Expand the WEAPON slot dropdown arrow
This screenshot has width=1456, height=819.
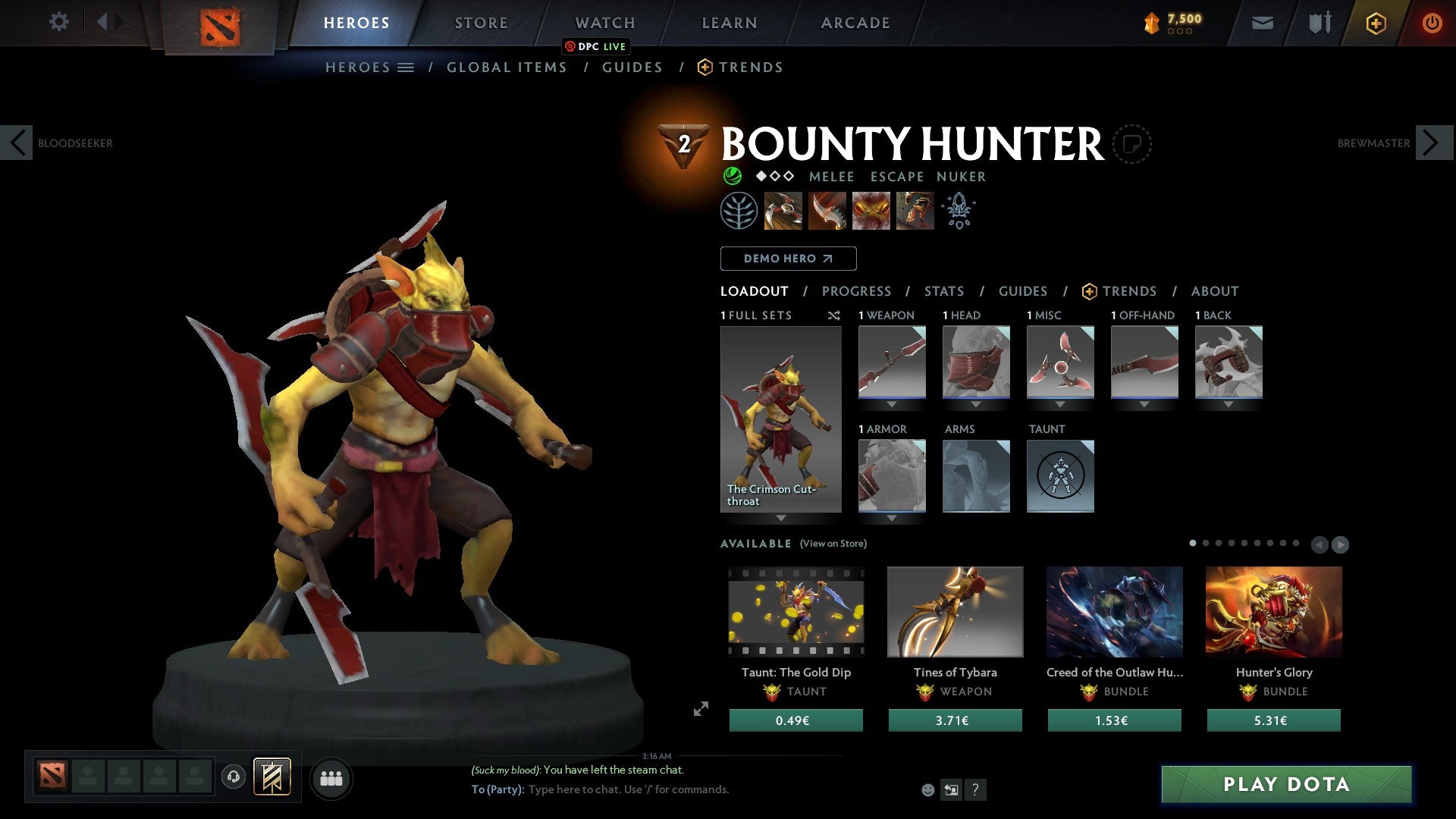point(892,404)
